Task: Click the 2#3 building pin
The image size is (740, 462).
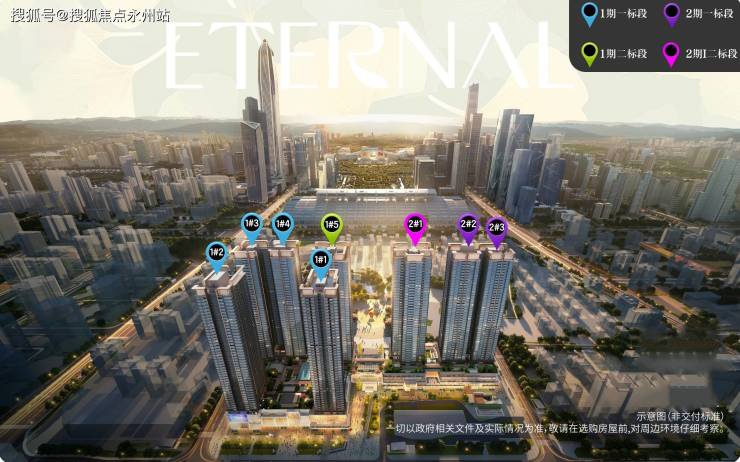Action: (496, 227)
